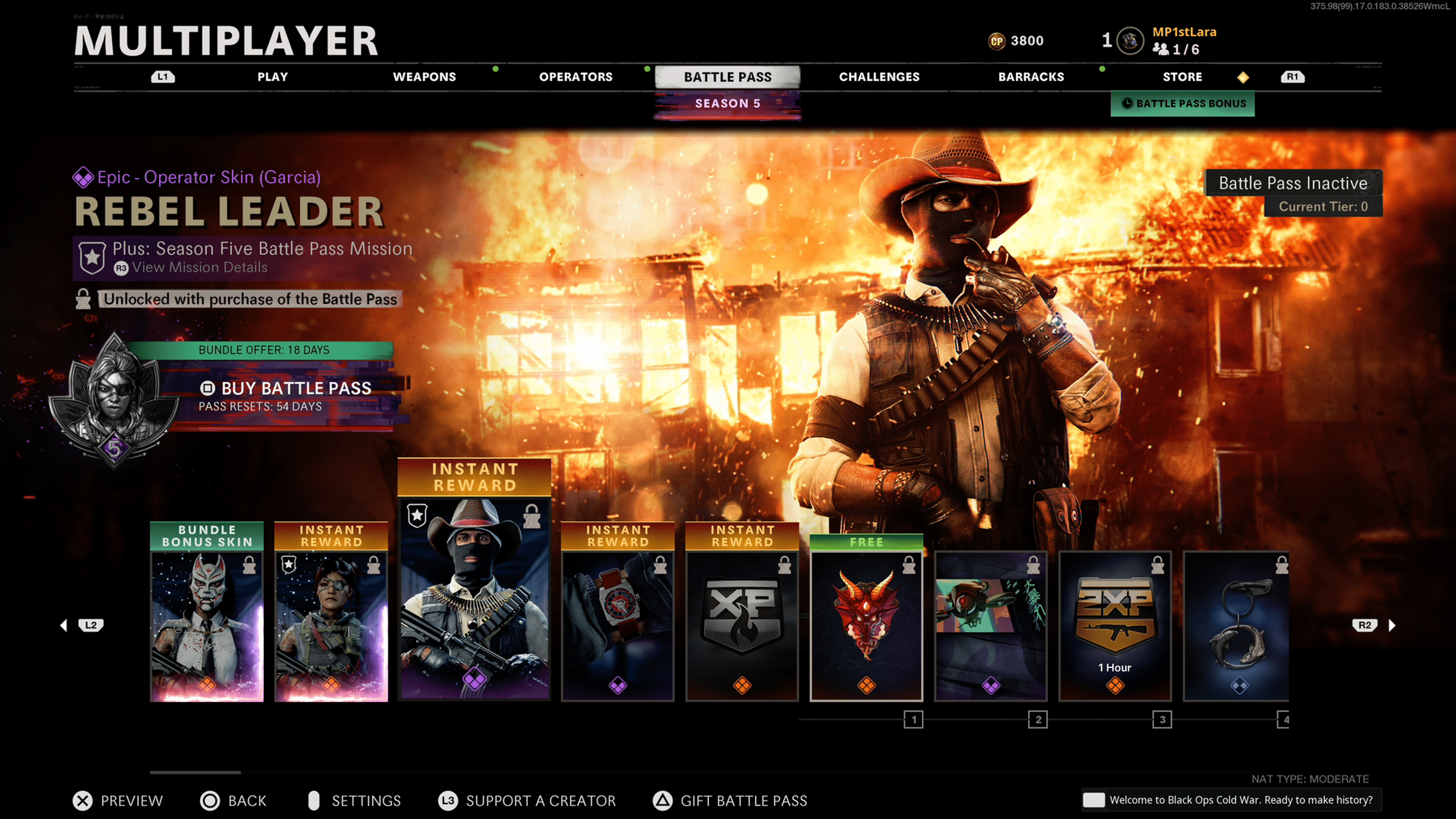Switch to the Play tab
This screenshot has width=1456, height=819.
[273, 77]
